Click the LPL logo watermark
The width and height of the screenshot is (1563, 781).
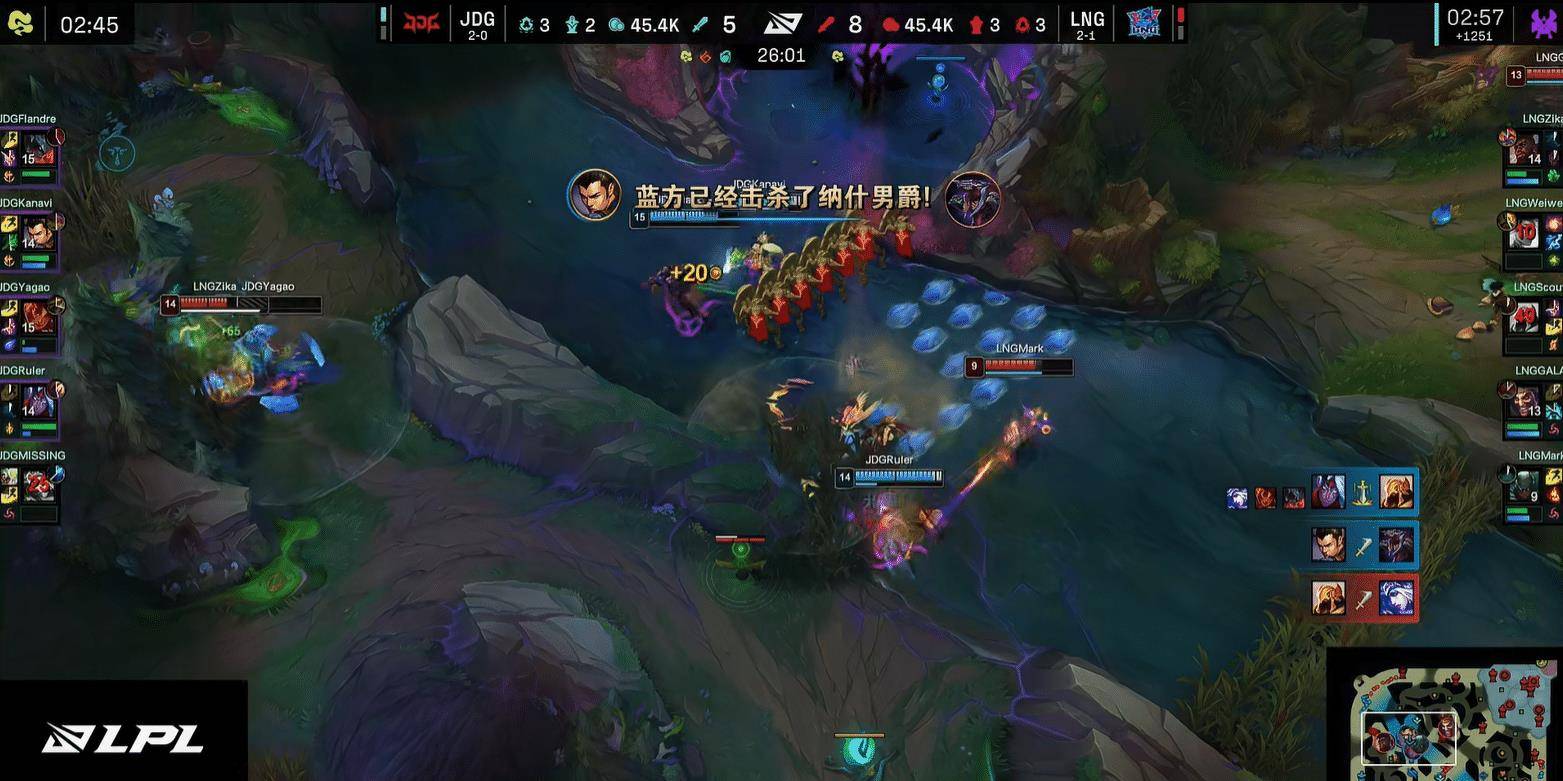pos(123,738)
